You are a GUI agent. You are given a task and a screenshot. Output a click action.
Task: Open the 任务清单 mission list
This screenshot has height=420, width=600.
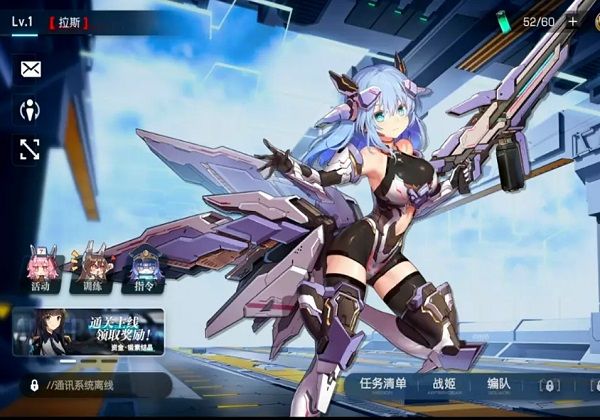[x=383, y=384]
